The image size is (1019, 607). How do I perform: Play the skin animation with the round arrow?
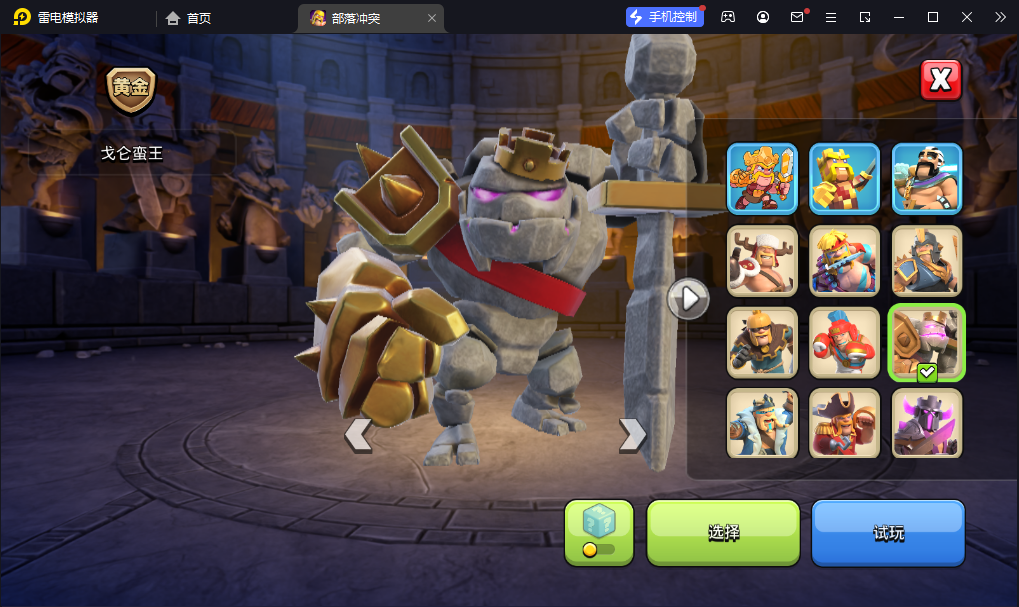688,298
